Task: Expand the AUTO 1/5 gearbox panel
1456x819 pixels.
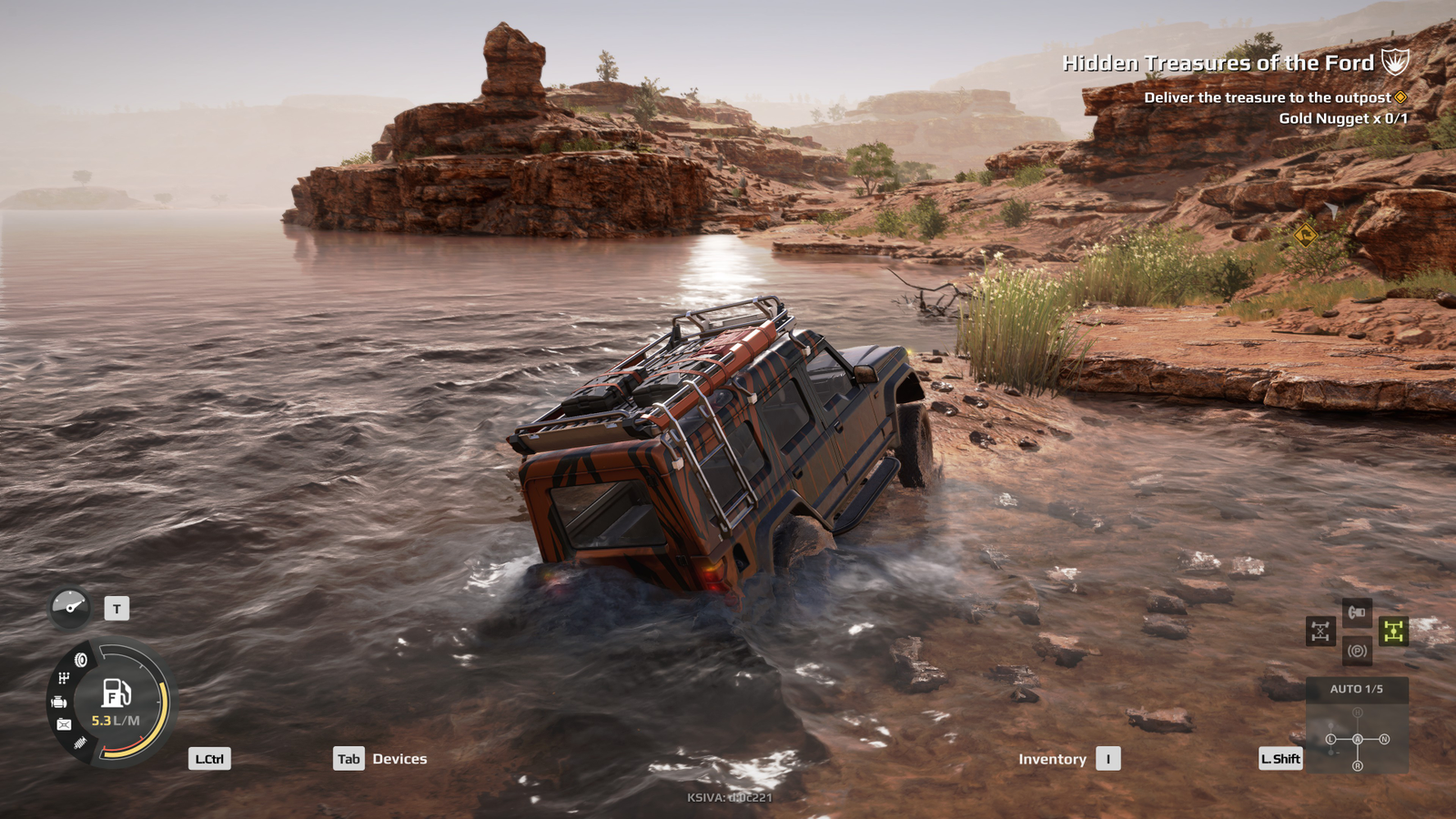Action: (1357, 688)
